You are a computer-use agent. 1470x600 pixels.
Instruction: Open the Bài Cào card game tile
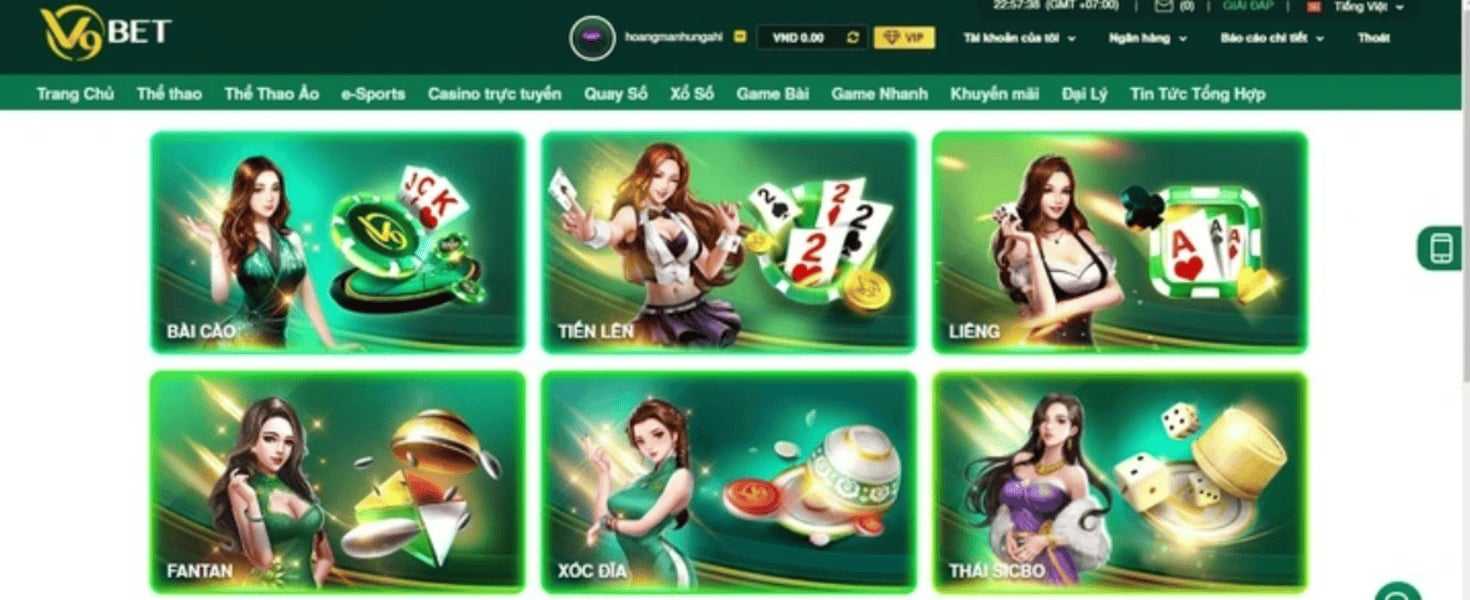tap(337, 242)
